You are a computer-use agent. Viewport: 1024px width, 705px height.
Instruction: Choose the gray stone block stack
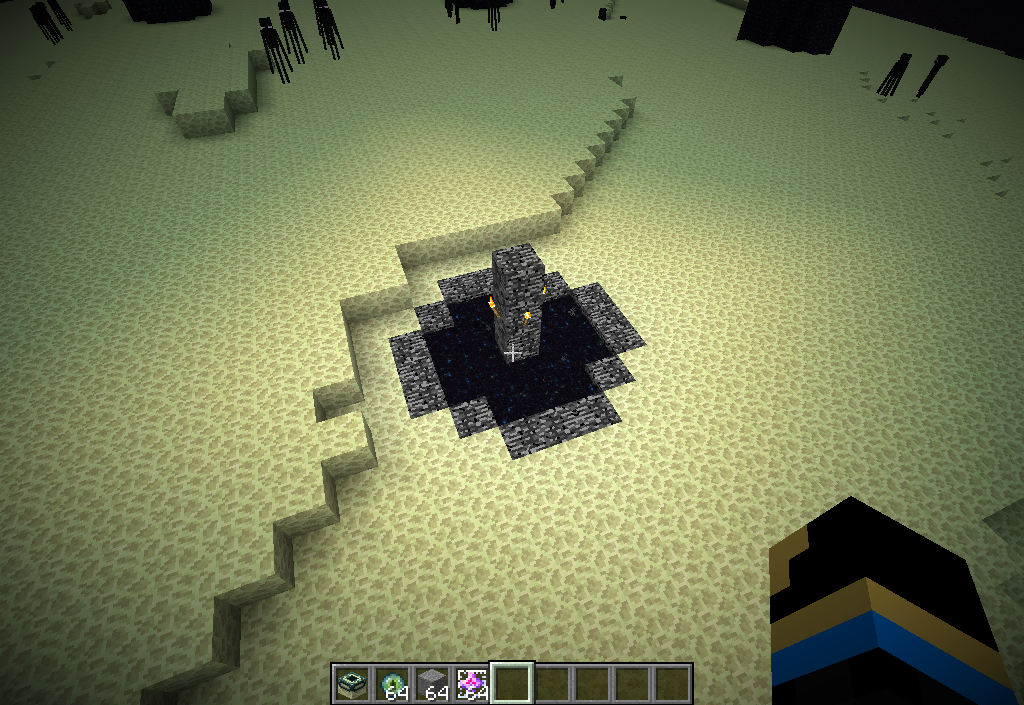432,684
